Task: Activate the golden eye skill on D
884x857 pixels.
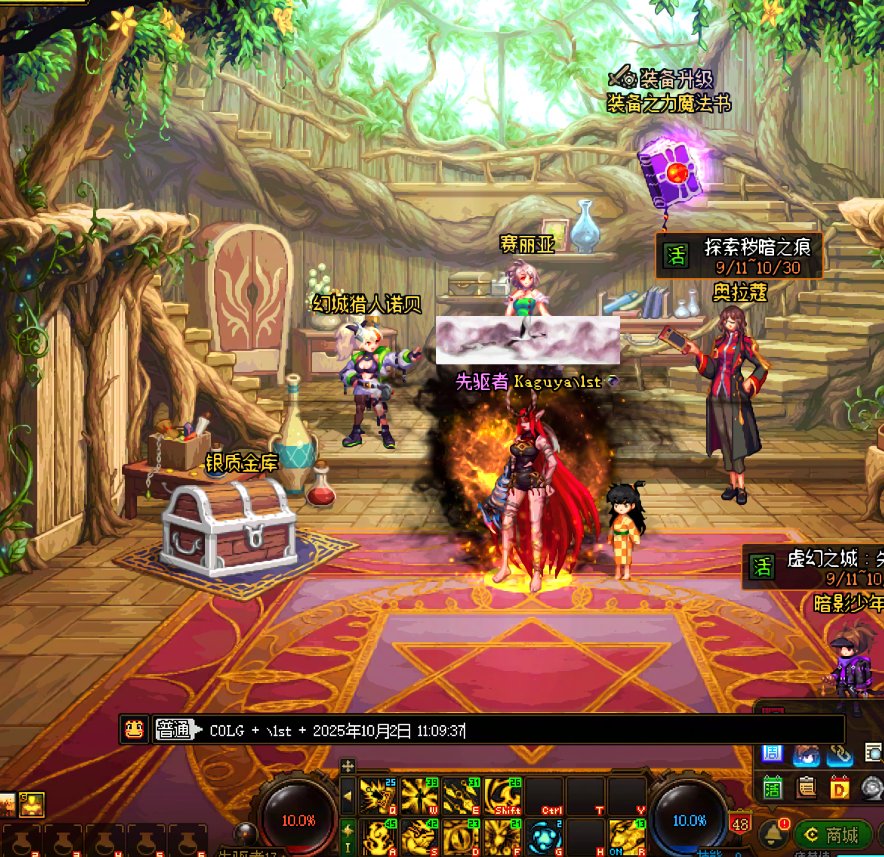Action: coord(461,836)
